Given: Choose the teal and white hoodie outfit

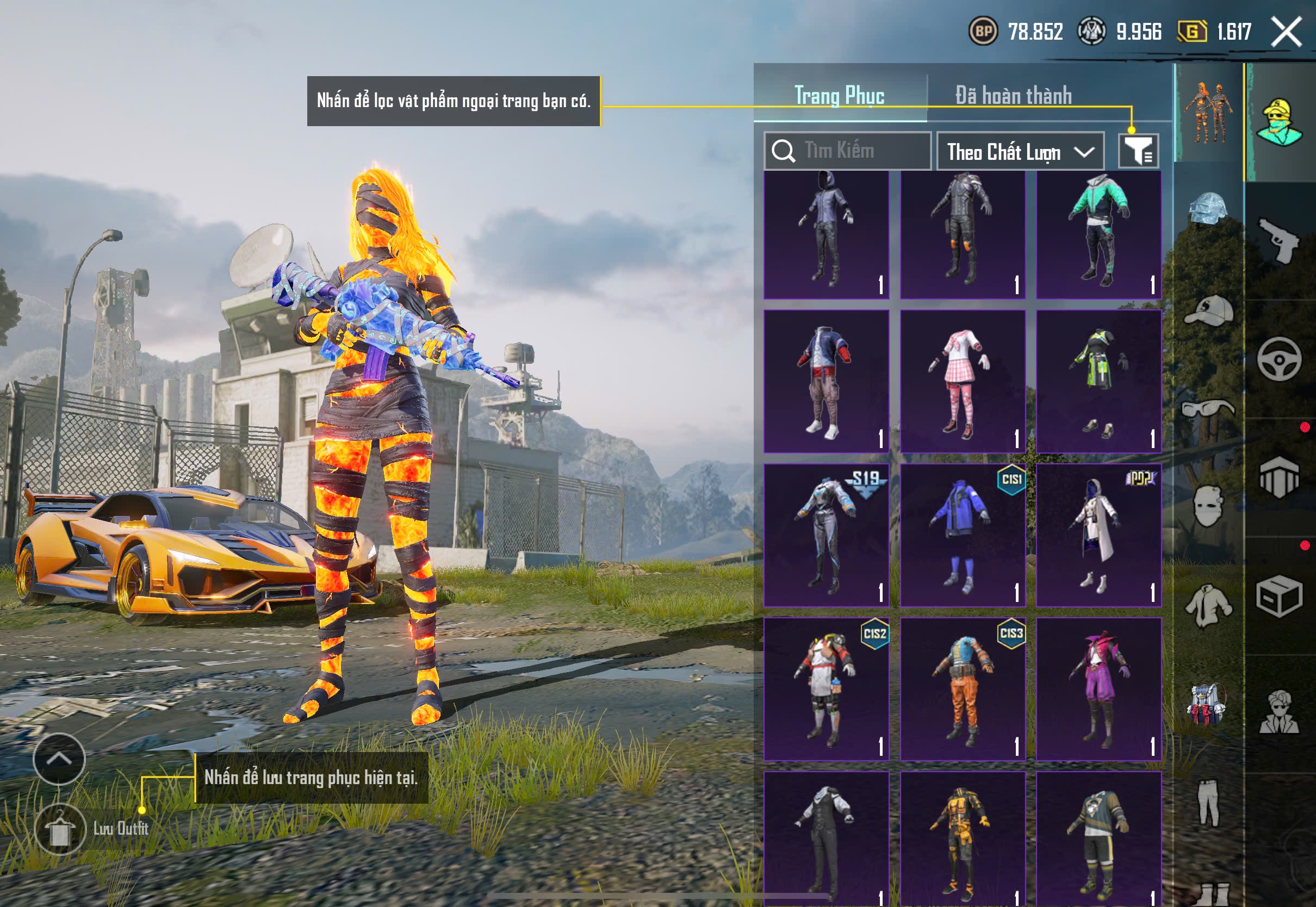Looking at the screenshot, I should tap(1098, 234).
